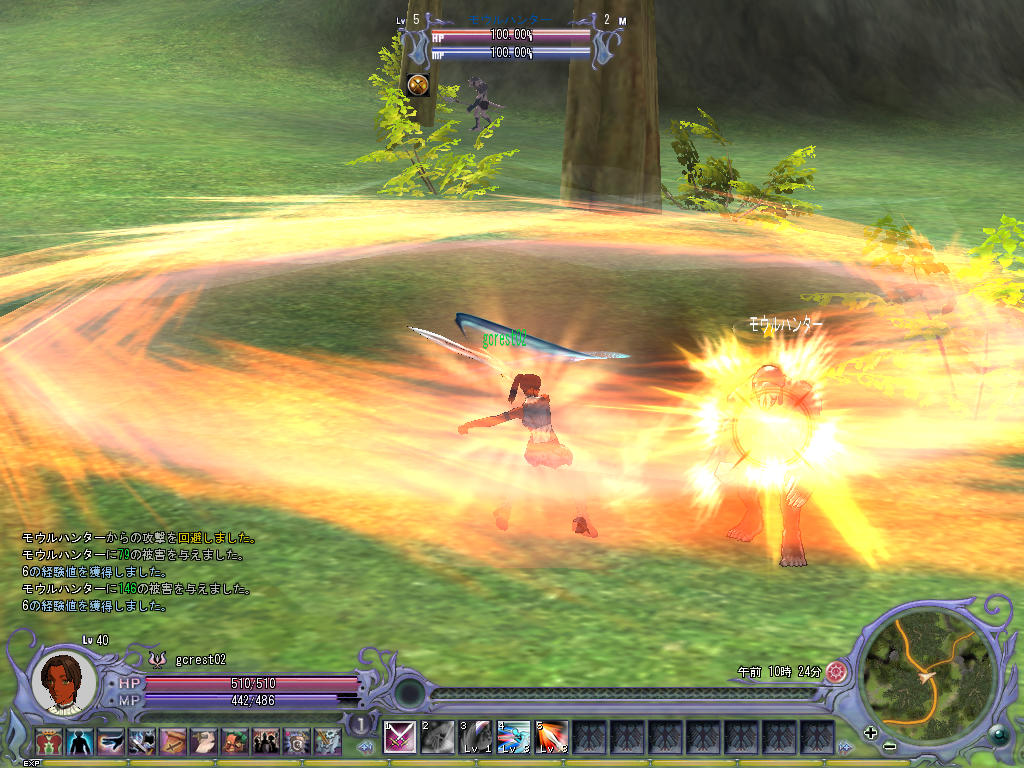Zoom in the minimap with the plus button
This screenshot has width=1024, height=768.
coord(870,733)
